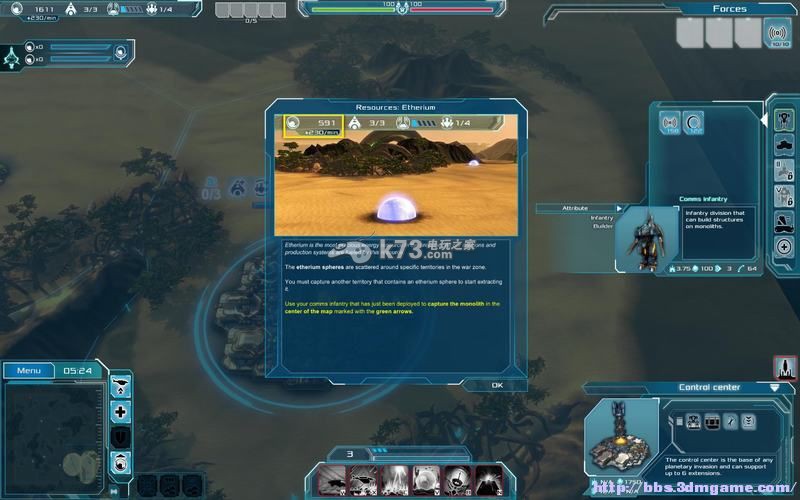This screenshot has height=500, width=800.
Task: Click the wrench extension icon in Control center
Action: [x=731, y=420]
